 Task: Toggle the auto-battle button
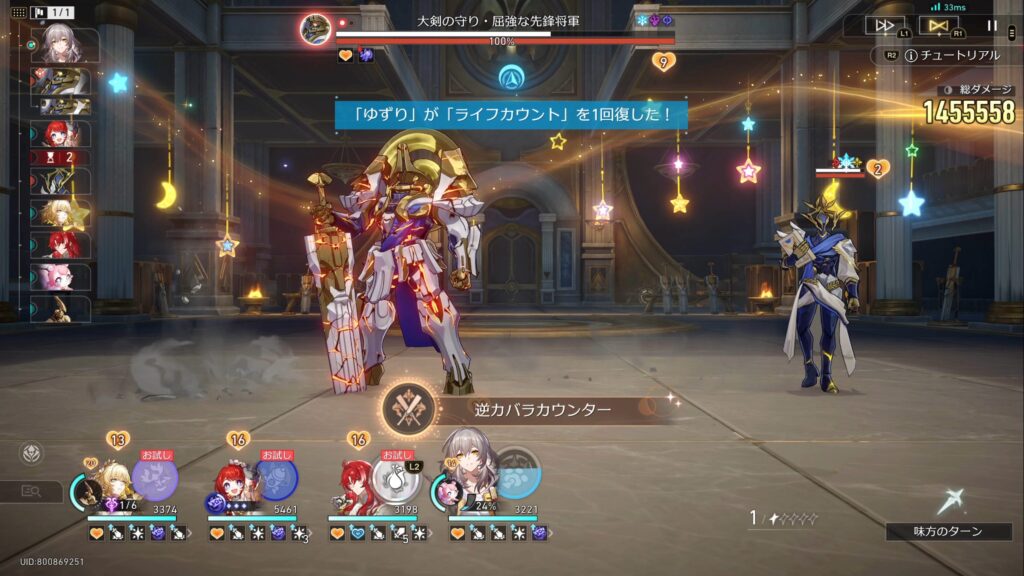pos(938,26)
